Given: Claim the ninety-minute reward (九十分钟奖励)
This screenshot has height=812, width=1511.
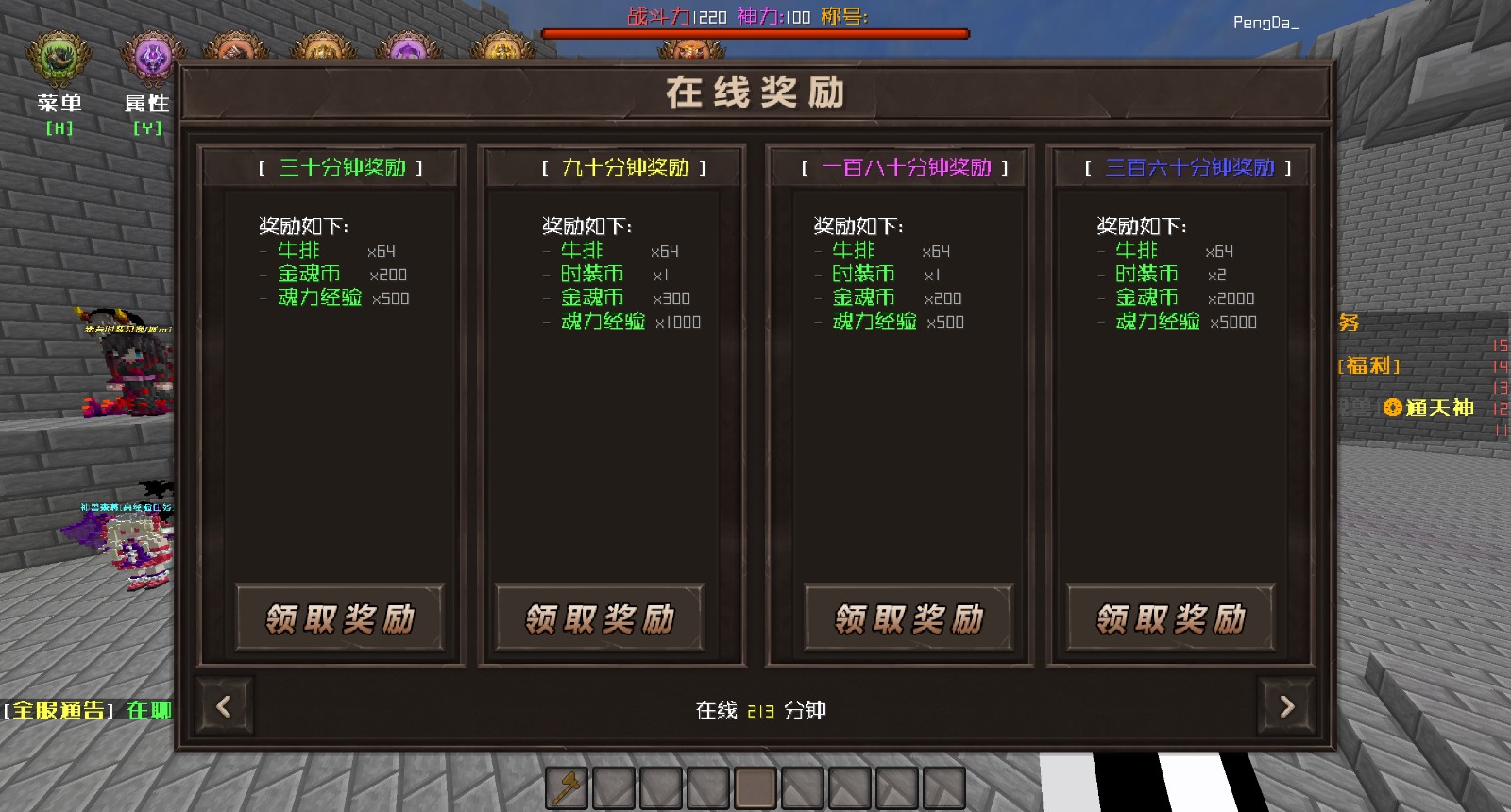Looking at the screenshot, I should pos(600,618).
